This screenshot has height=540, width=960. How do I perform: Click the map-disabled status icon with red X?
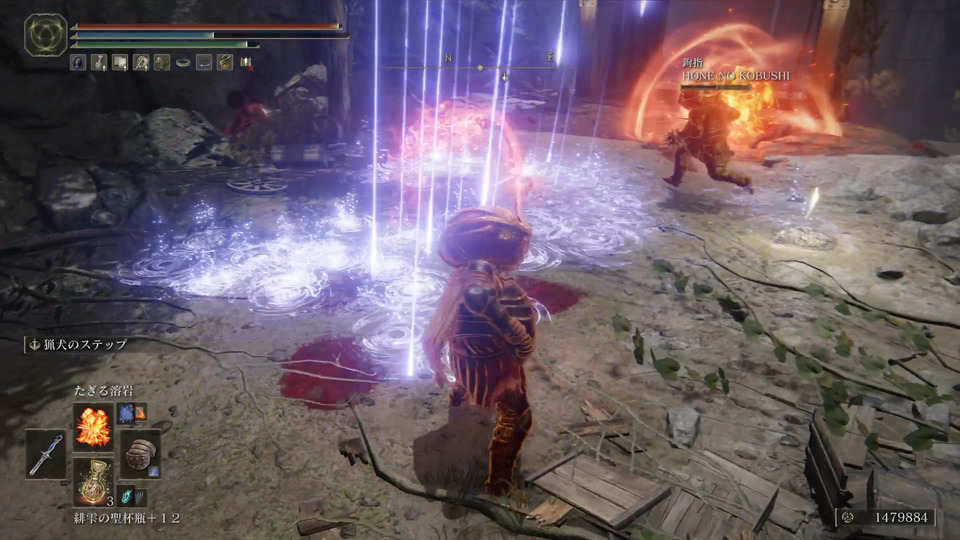point(245,62)
